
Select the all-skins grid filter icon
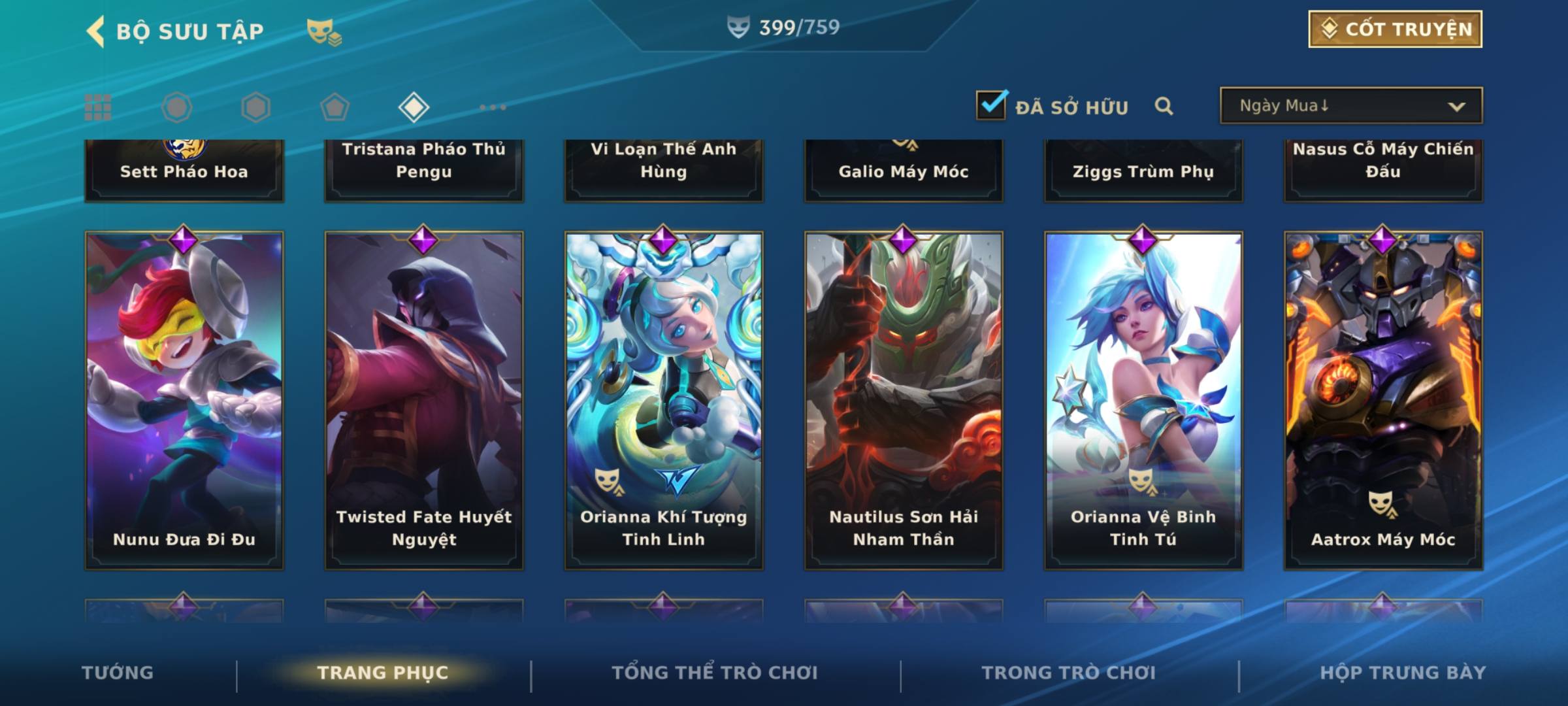(98, 107)
